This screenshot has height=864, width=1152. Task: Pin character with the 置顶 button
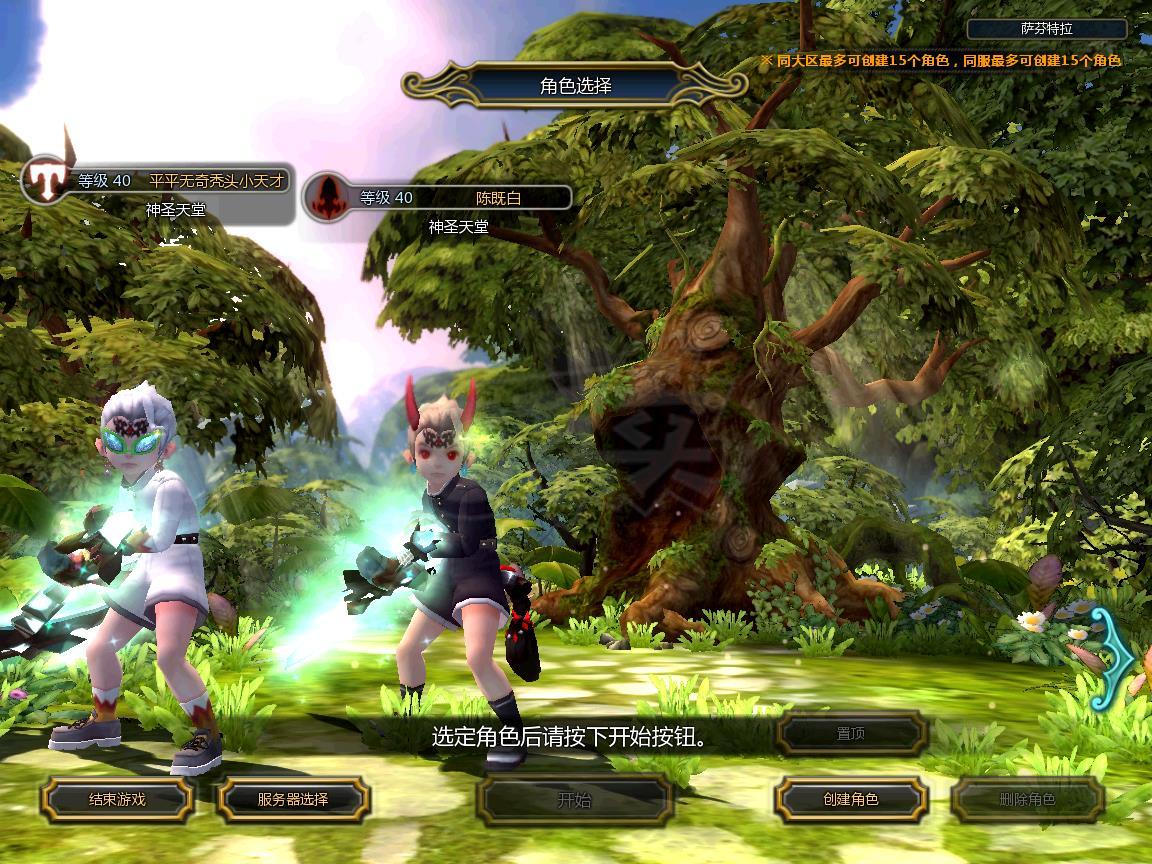click(x=851, y=734)
